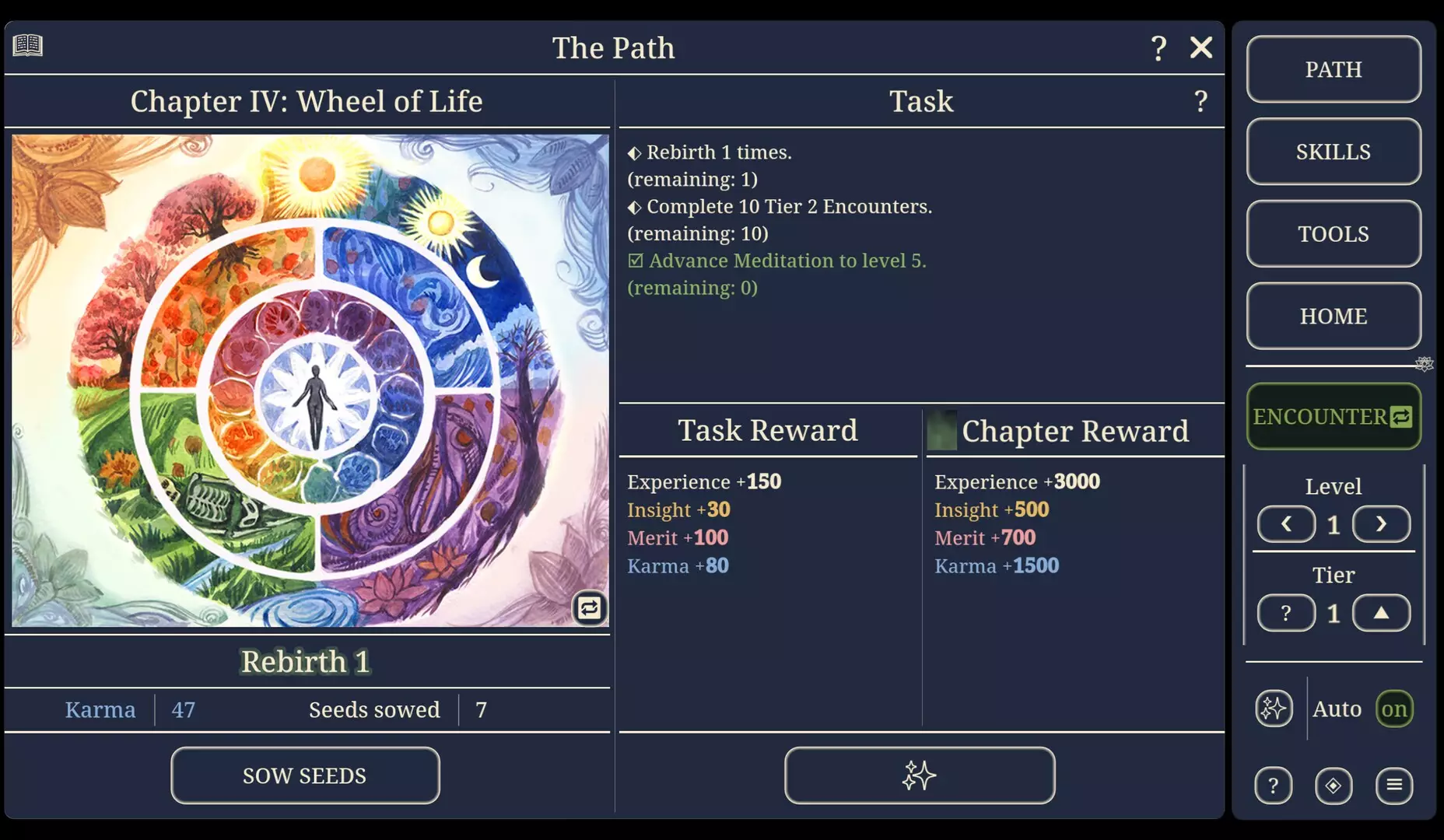
Task: Decrease the encounter Level with the left arrow
Action: point(1286,524)
